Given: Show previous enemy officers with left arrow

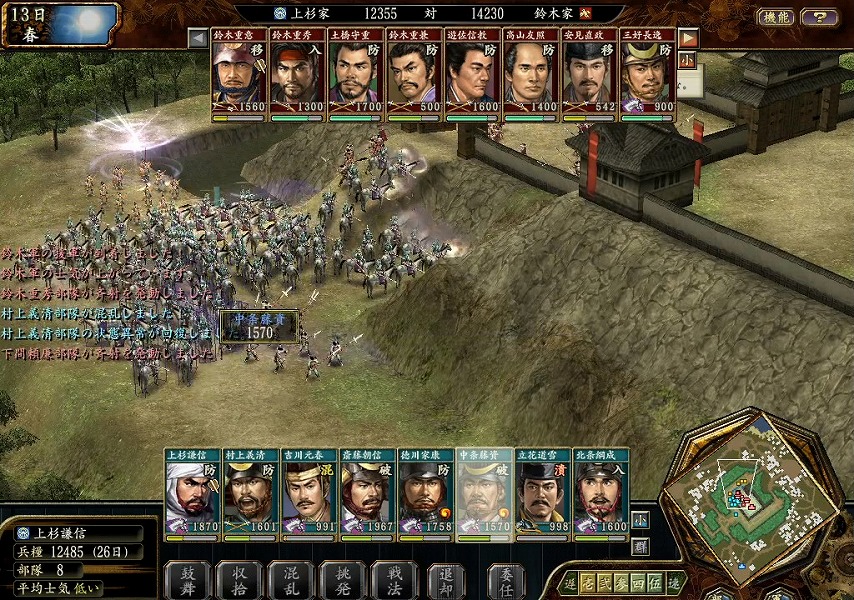Looking at the screenshot, I should point(198,38).
